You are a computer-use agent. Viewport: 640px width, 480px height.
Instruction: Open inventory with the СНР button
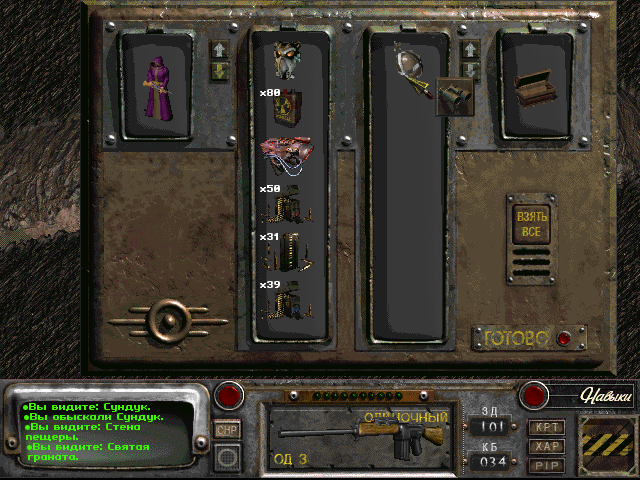click(226, 429)
